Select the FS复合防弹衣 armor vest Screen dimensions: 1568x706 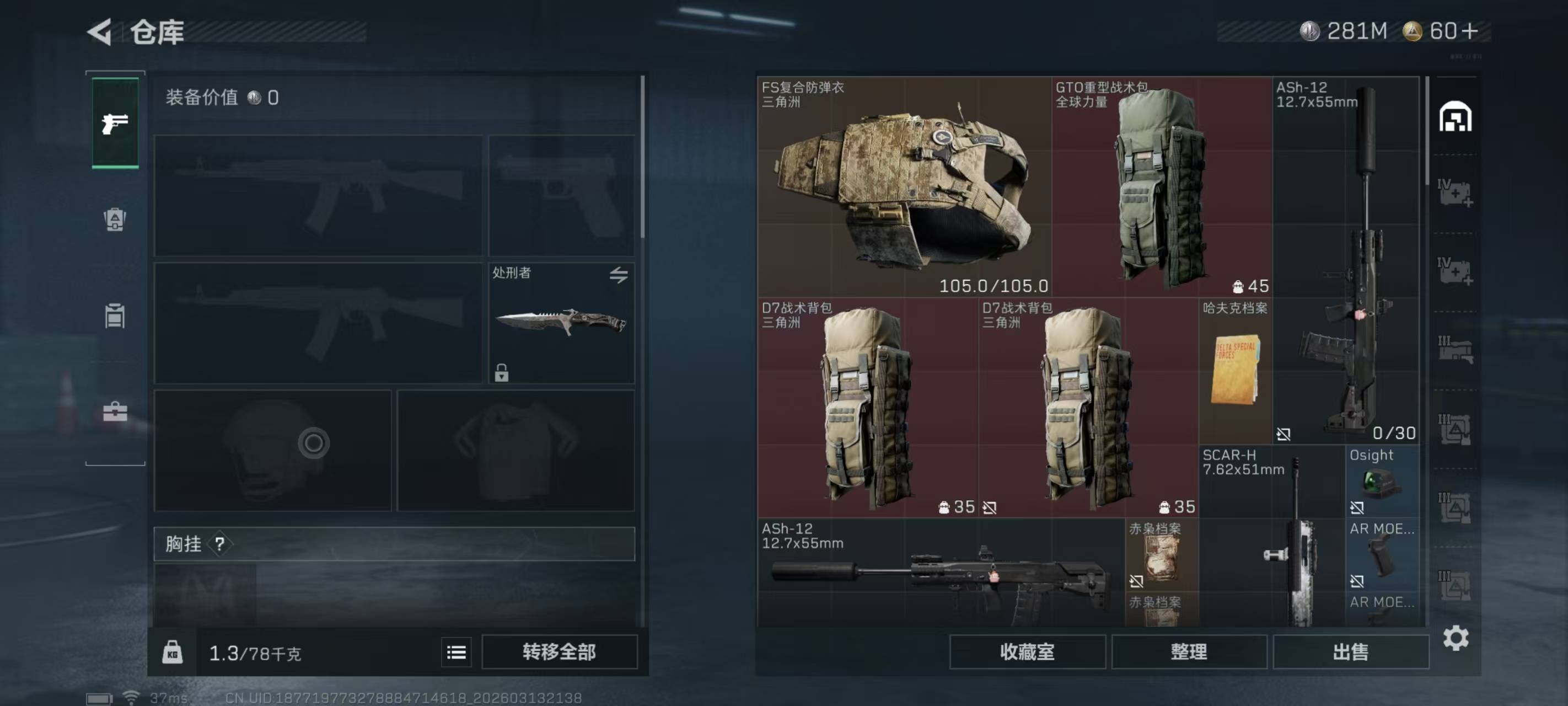(x=904, y=187)
